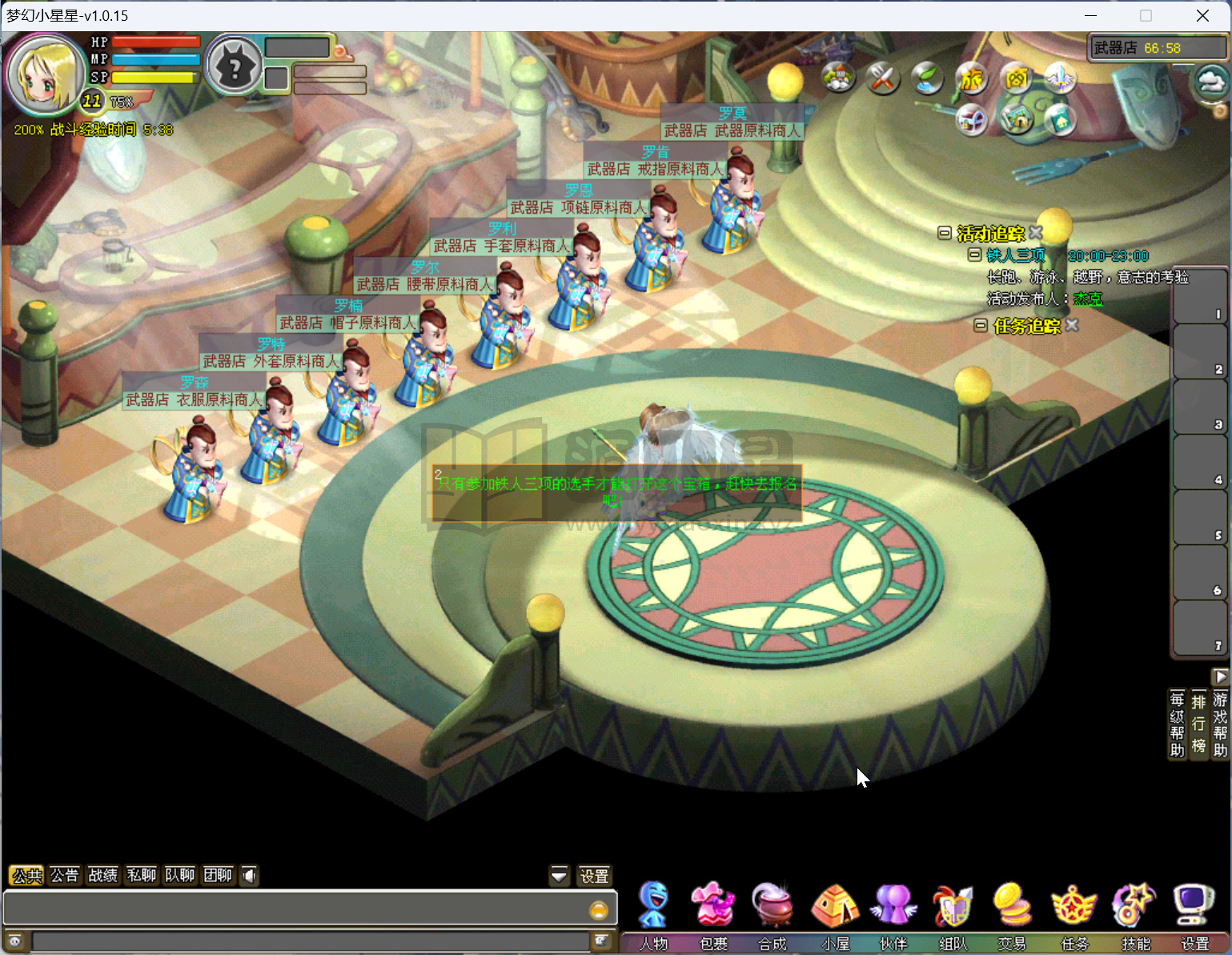The width and height of the screenshot is (1232, 955).
Task: Open the 人物 character panel icon
Action: [652, 904]
